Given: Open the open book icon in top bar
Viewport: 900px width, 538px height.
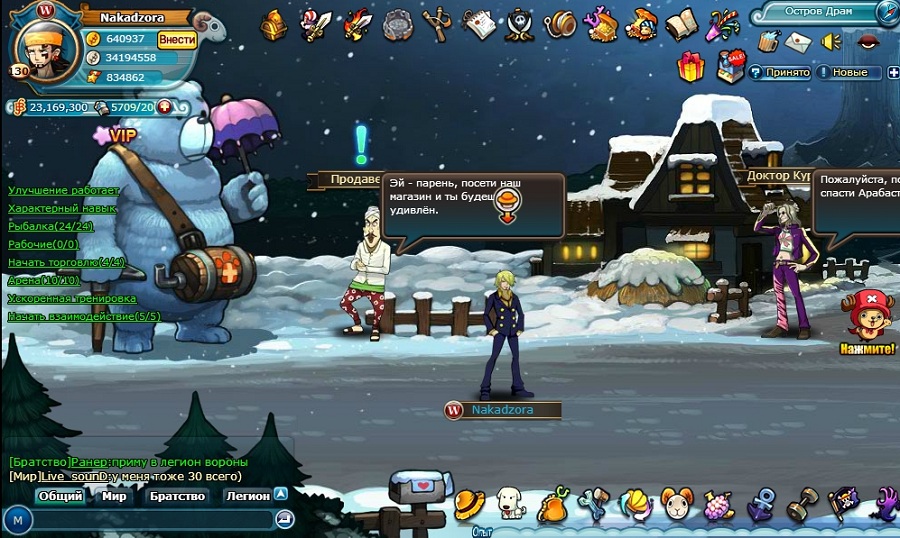Looking at the screenshot, I should (681, 23).
